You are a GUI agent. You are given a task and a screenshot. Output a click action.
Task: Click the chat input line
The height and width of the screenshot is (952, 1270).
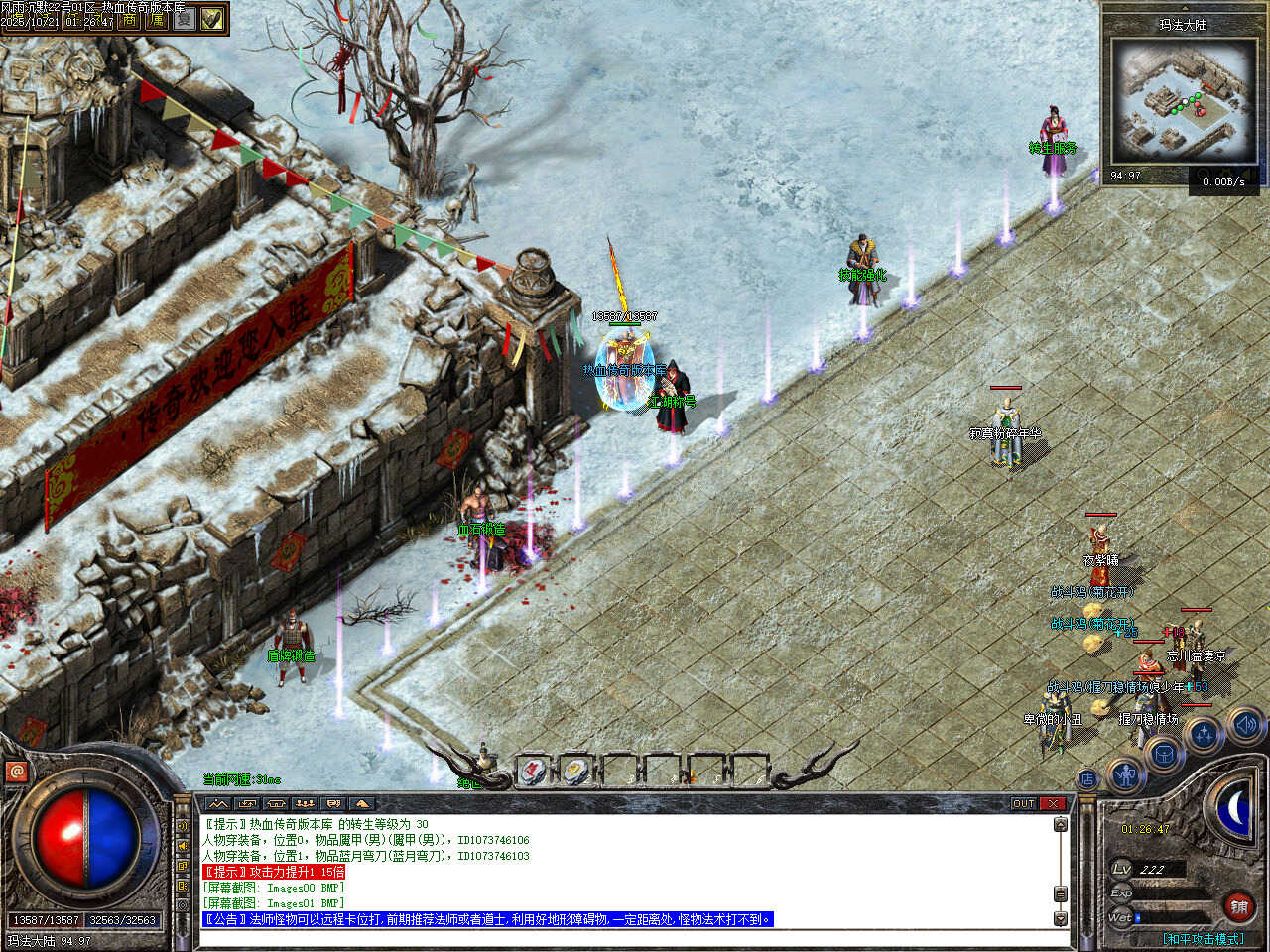coord(625,938)
